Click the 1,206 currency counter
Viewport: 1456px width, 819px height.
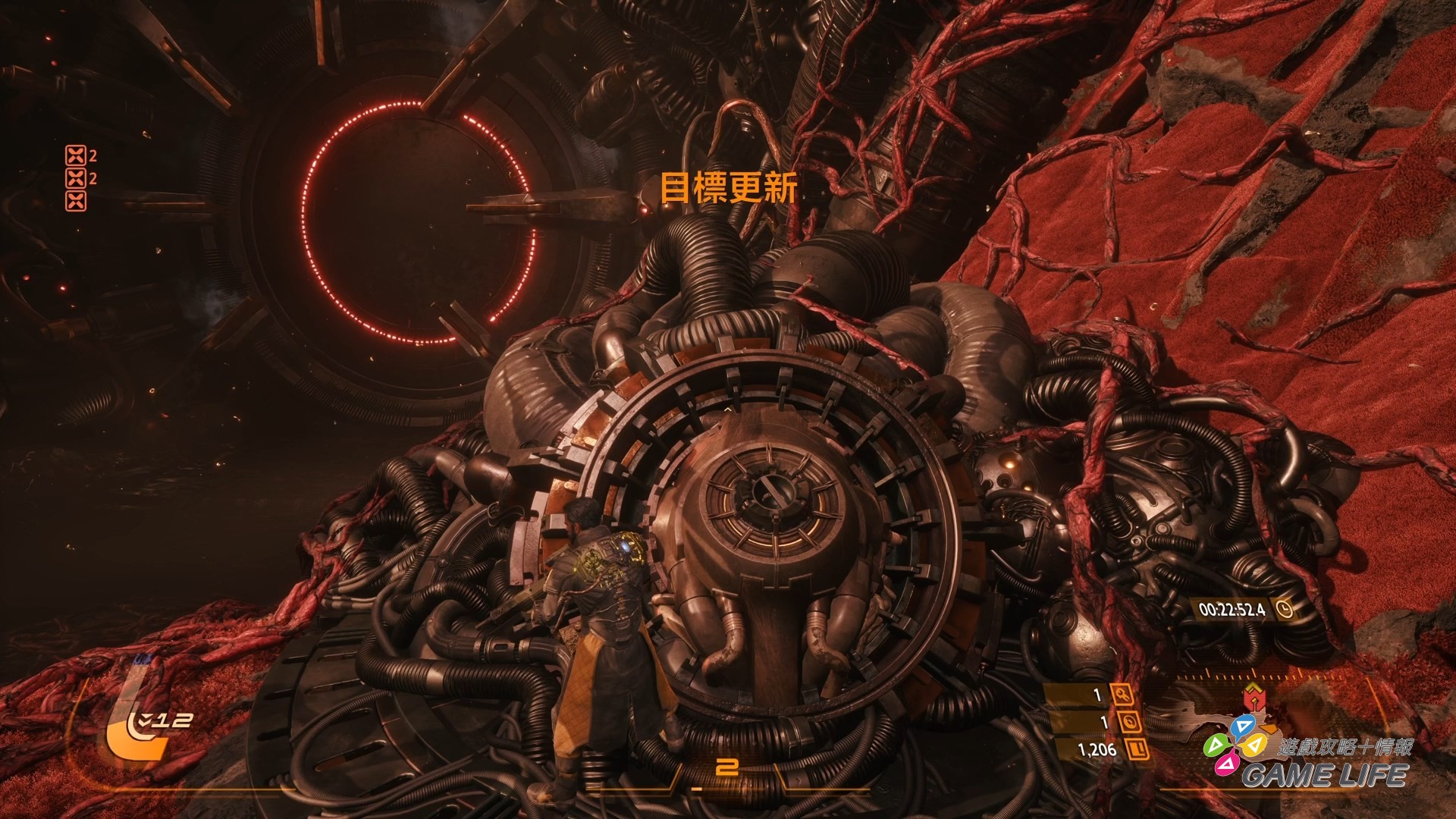click(x=1097, y=748)
